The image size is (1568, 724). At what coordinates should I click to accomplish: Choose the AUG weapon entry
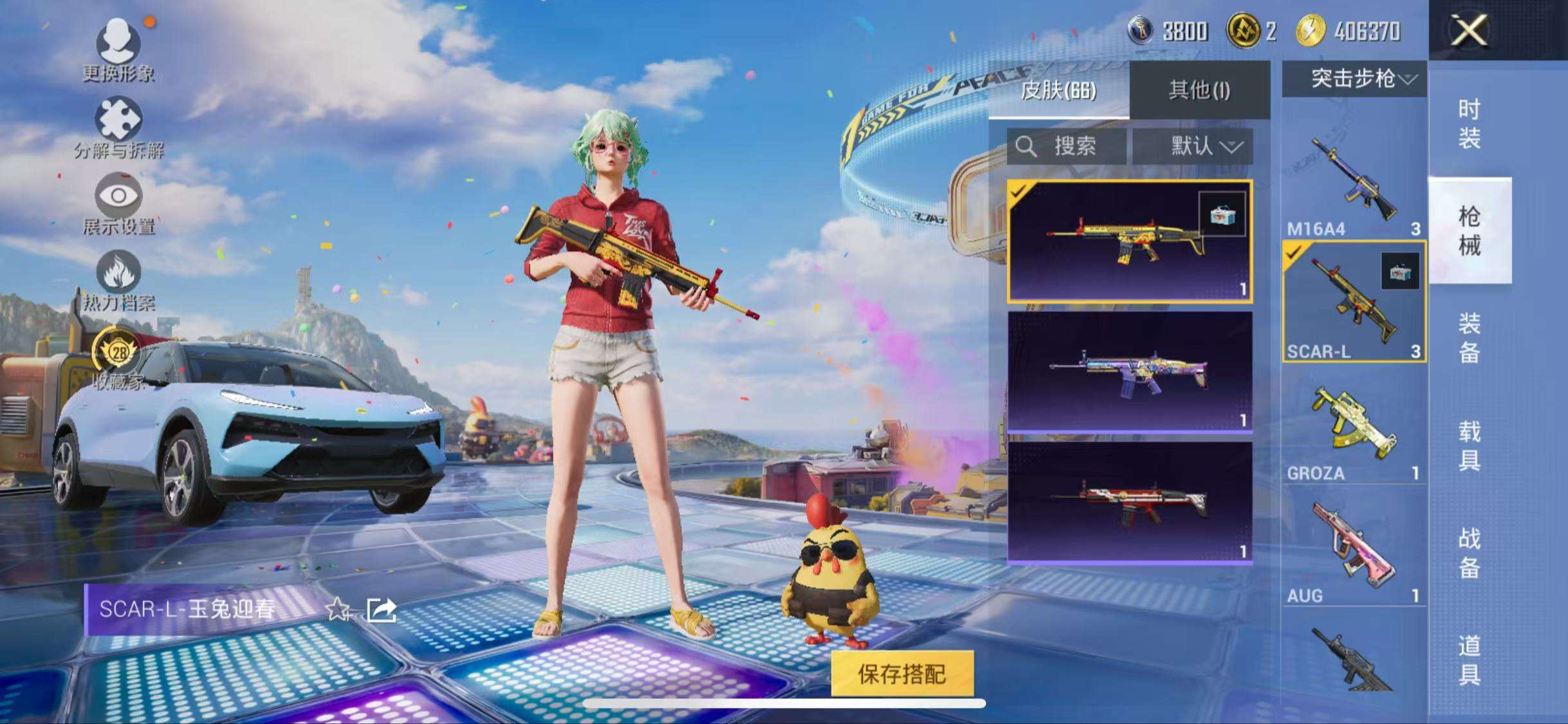[x=1354, y=550]
